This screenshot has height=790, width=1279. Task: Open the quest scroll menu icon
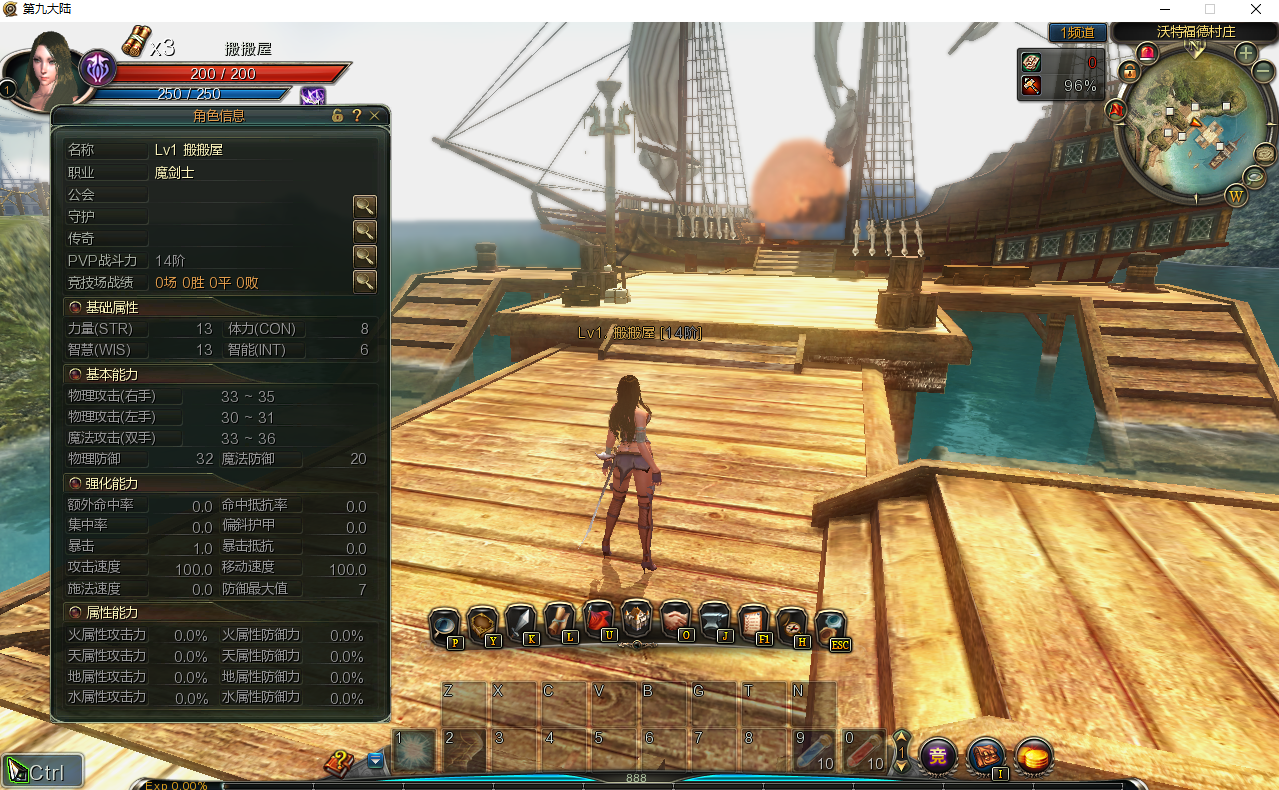coord(560,623)
